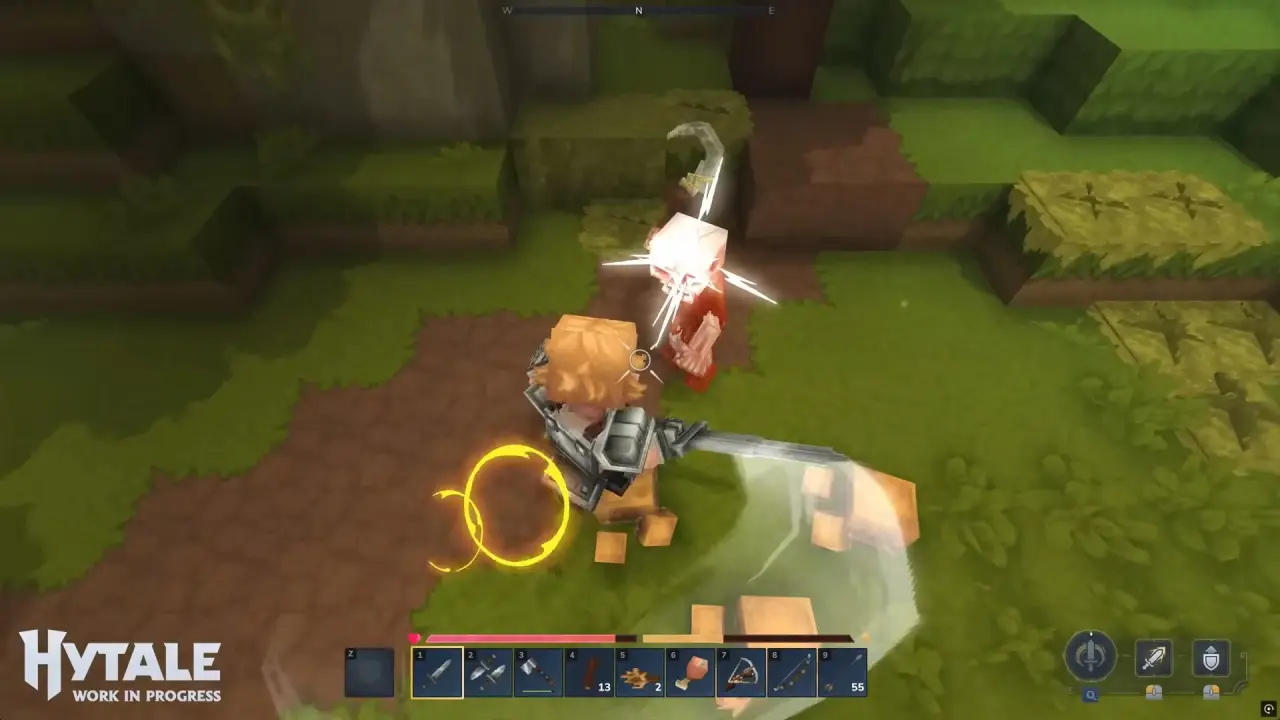Select the goblet in hotbar slot 6
The height and width of the screenshot is (720, 1280).
coord(691,672)
